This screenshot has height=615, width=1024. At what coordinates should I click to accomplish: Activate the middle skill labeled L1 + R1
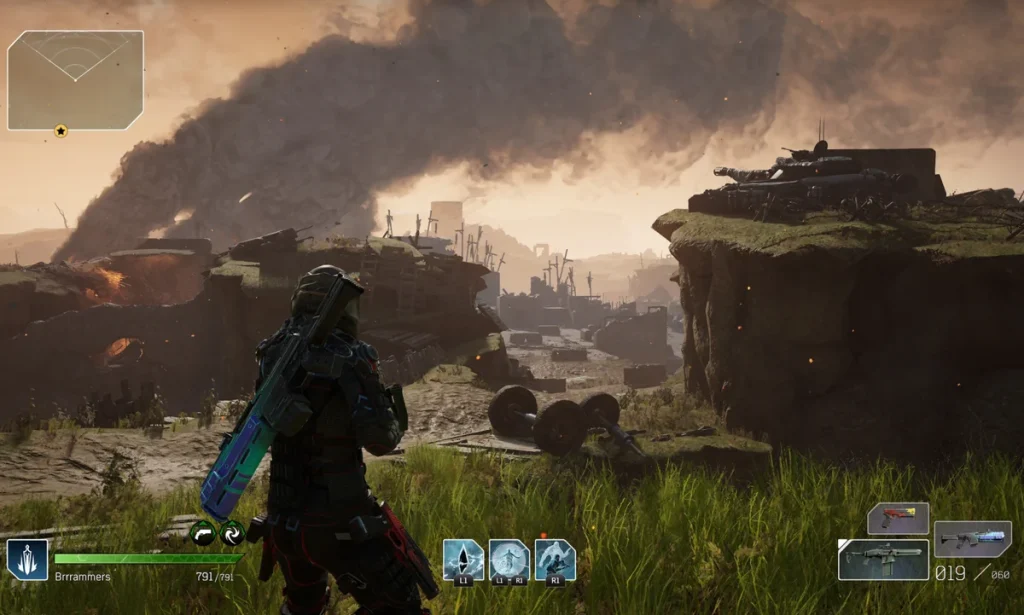[x=509, y=560]
